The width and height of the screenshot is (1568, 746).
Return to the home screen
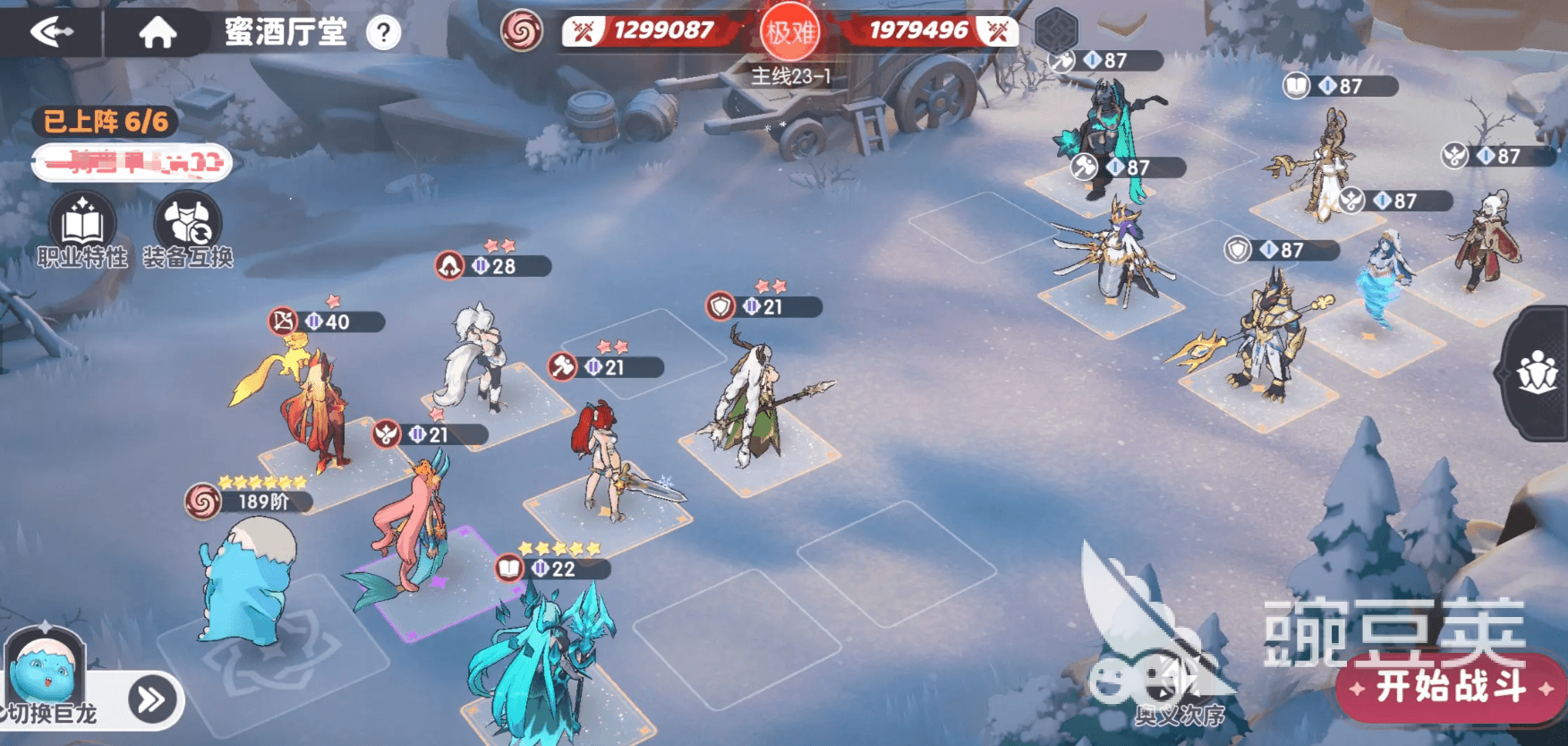pyautogui.click(x=158, y=33)
